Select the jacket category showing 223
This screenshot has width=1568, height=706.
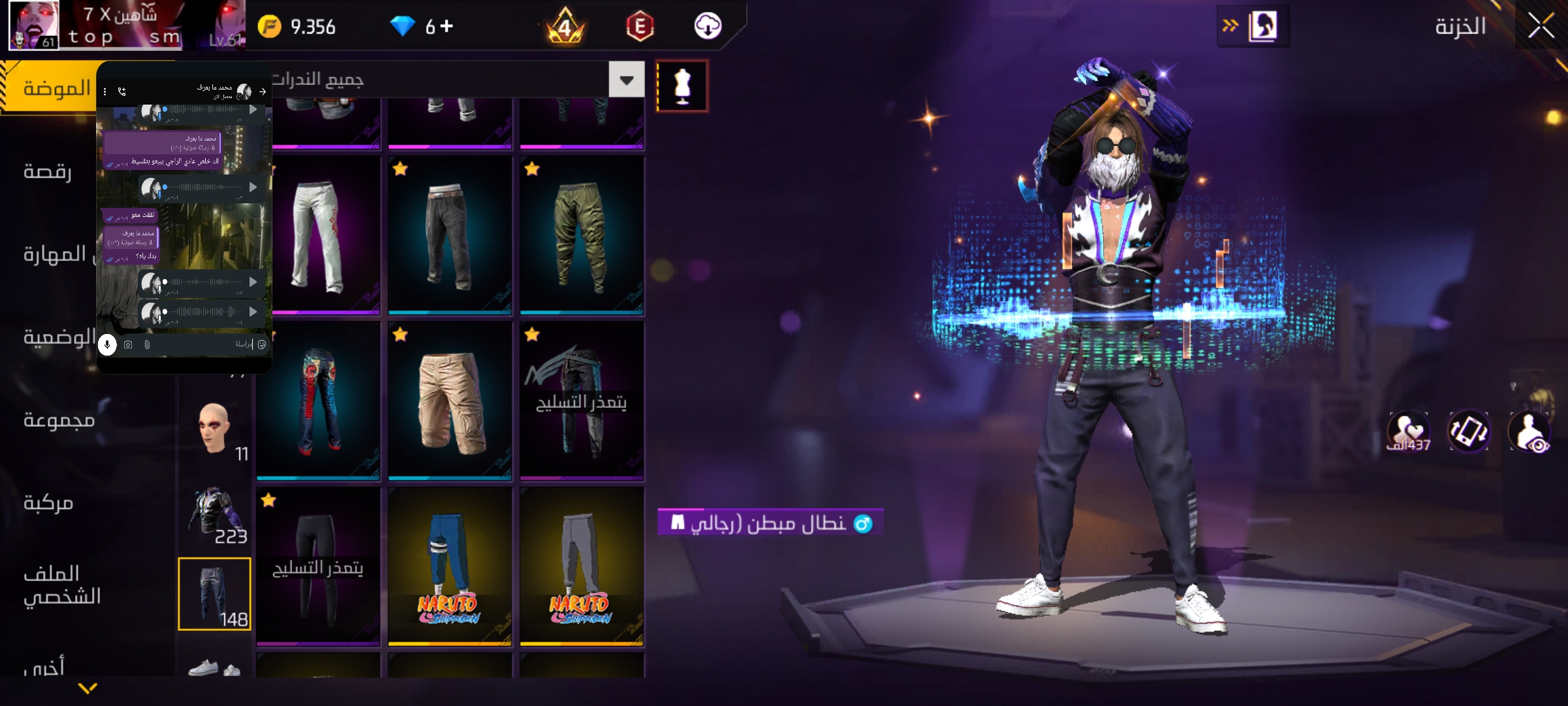(x=214, y=514)
